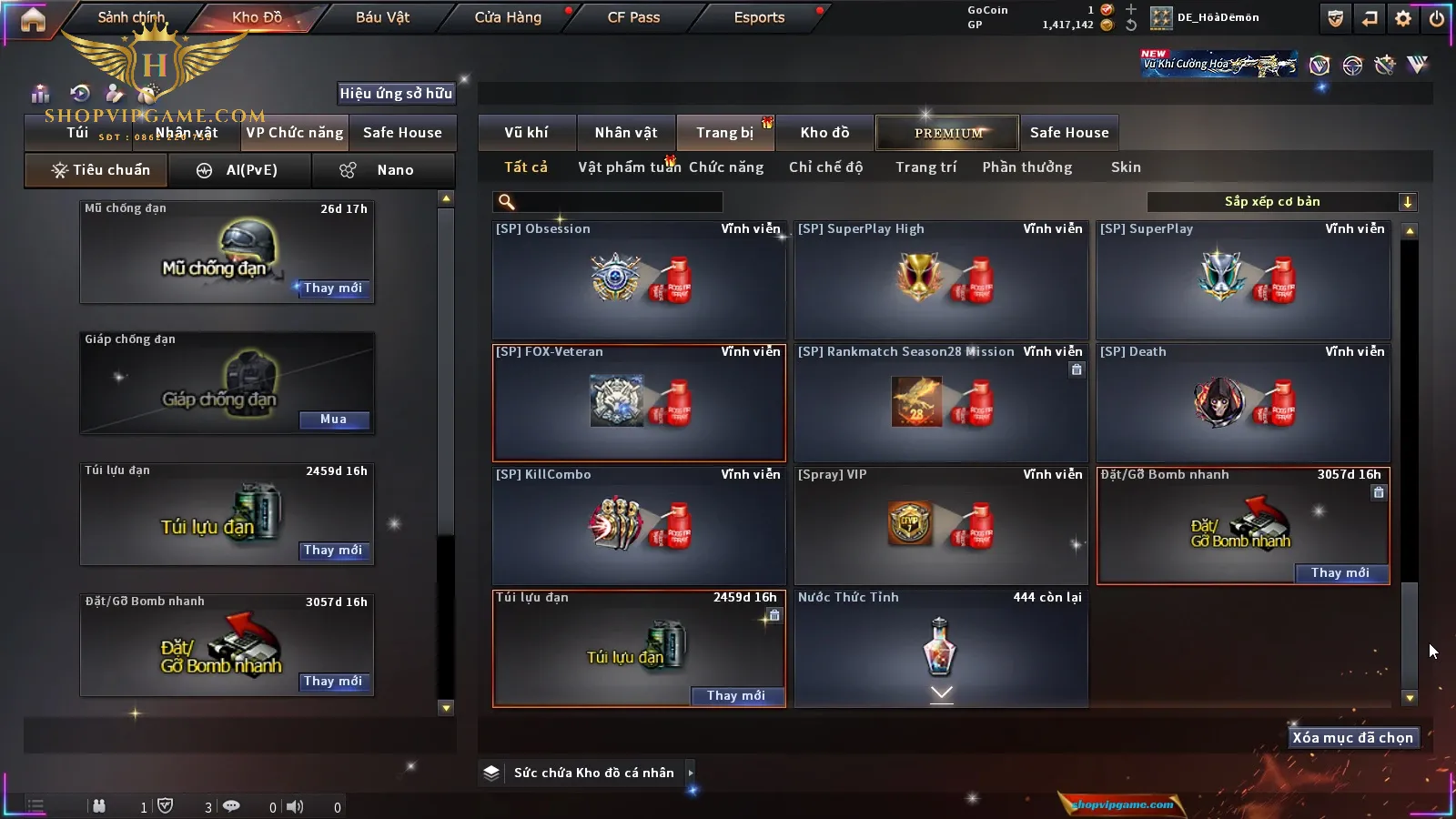
Task: Return to lobby via home icon
Action: coord(33,19)
